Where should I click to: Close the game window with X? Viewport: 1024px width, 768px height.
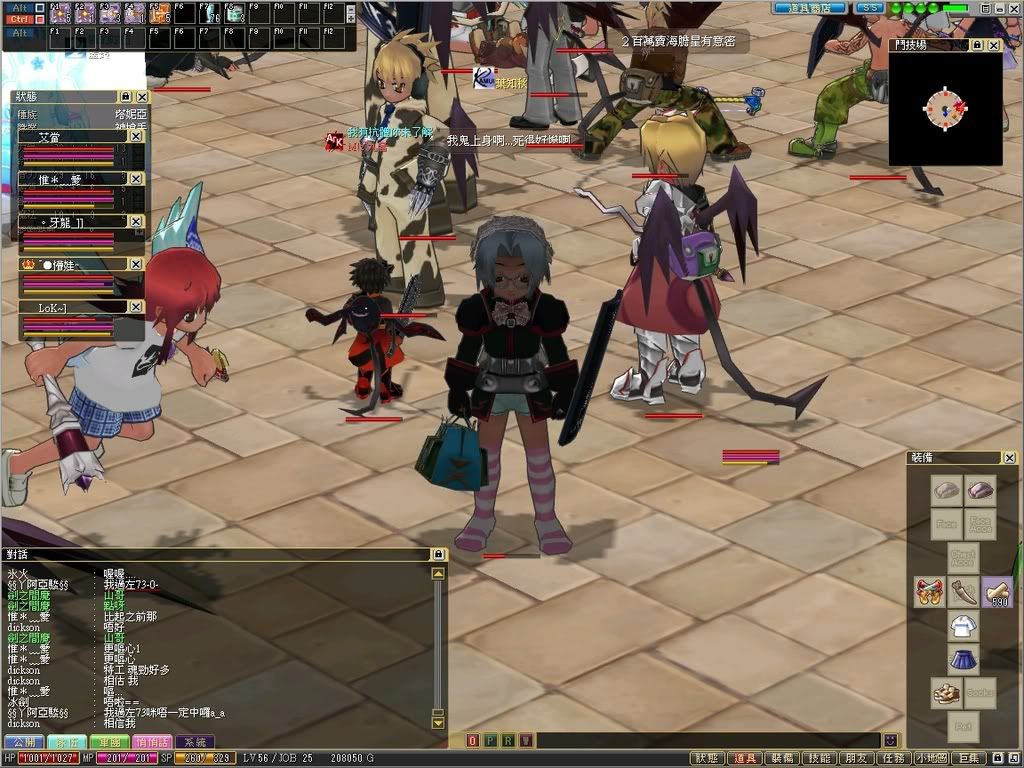click(1014, 8)
